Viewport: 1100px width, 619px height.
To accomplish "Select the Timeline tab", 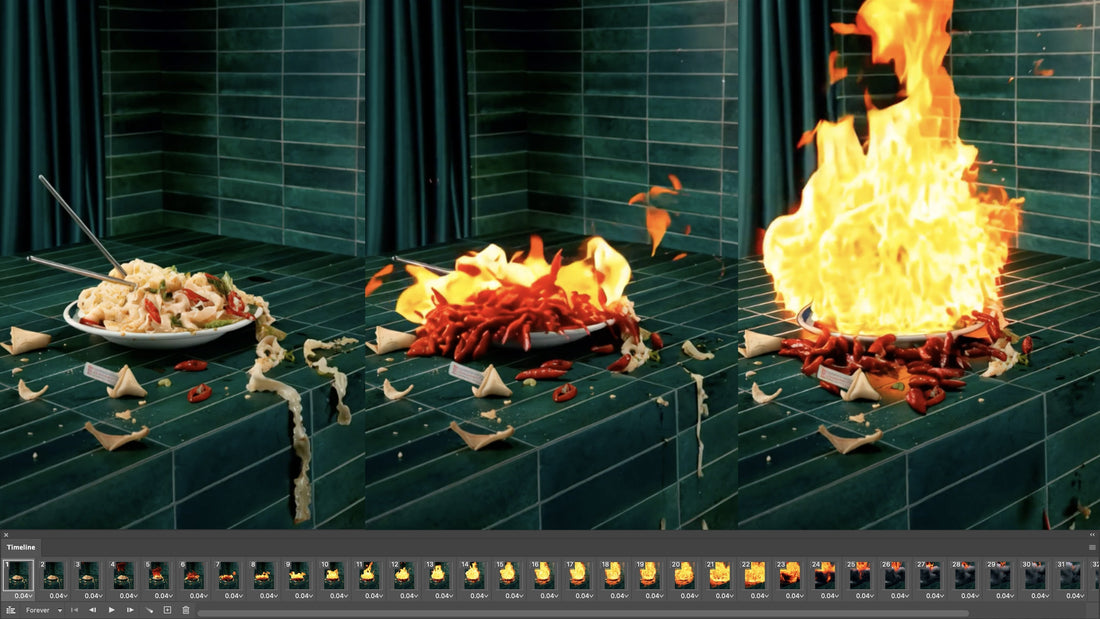I will (21, 547).
